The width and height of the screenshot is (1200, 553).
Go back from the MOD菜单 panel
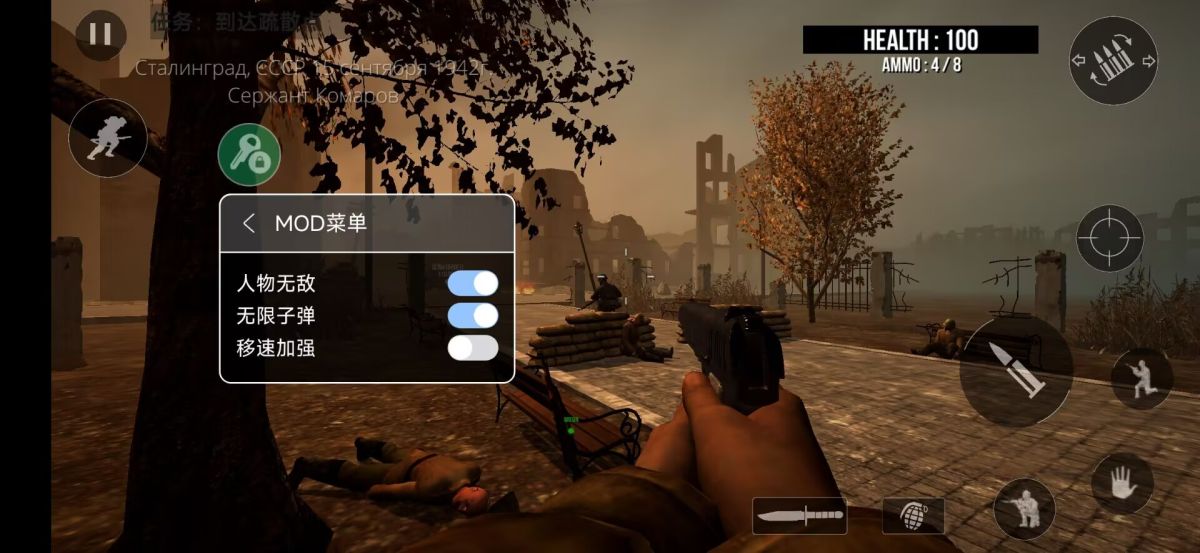[x=249, y=223]
